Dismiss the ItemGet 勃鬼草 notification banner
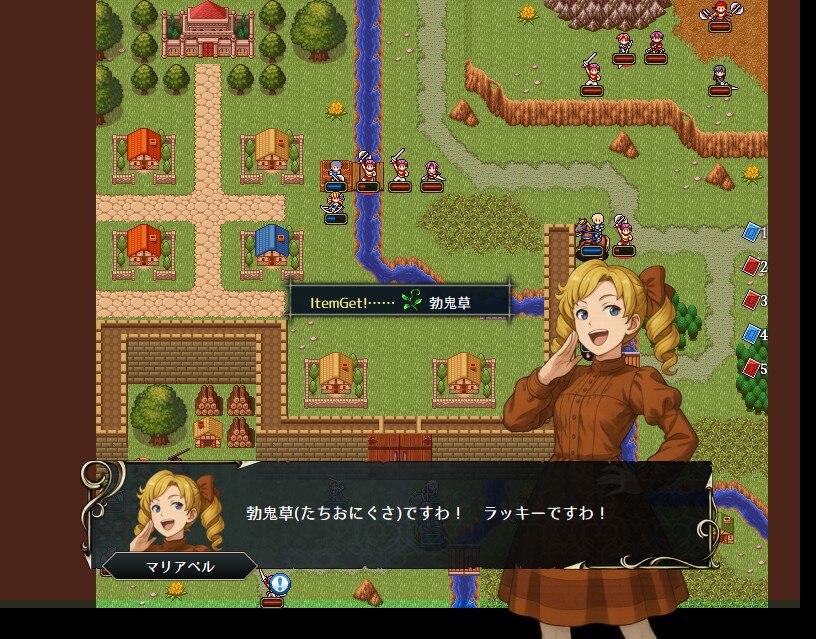Viewport: 816px width, 639px height. coord(400,301)
